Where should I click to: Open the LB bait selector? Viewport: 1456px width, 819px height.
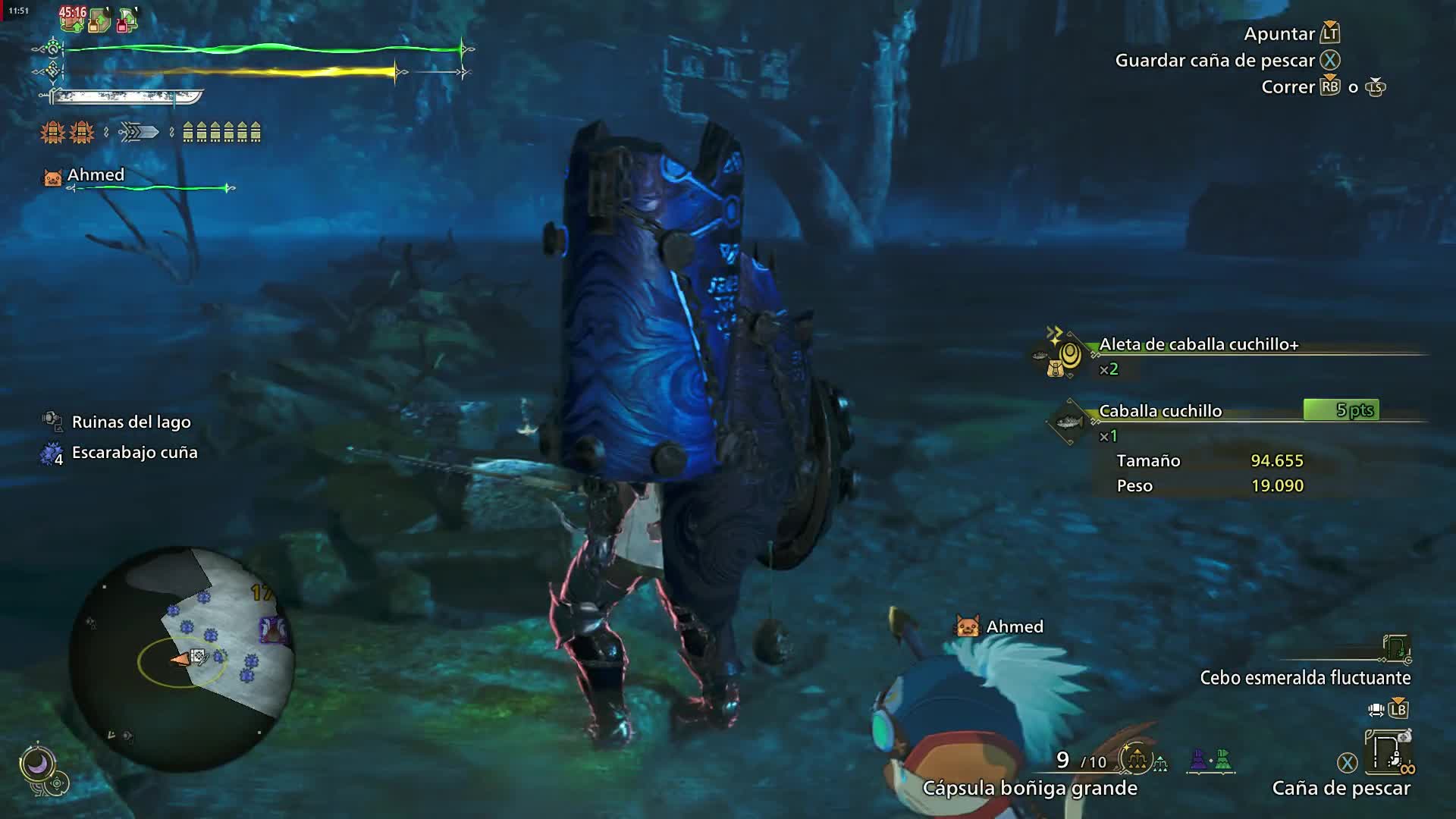click(1398, 708)
